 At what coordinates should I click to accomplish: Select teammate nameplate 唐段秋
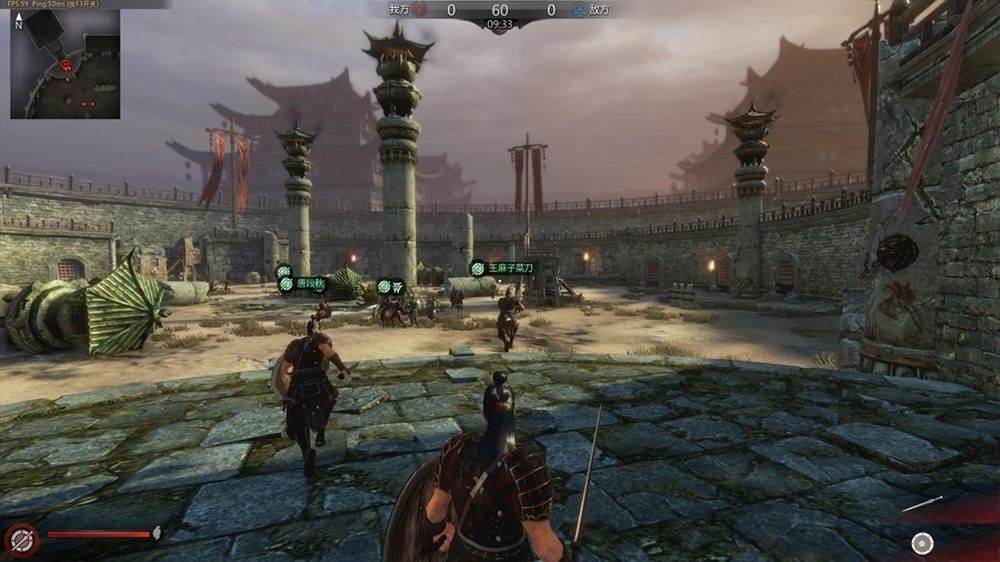(x=304, y=284)
